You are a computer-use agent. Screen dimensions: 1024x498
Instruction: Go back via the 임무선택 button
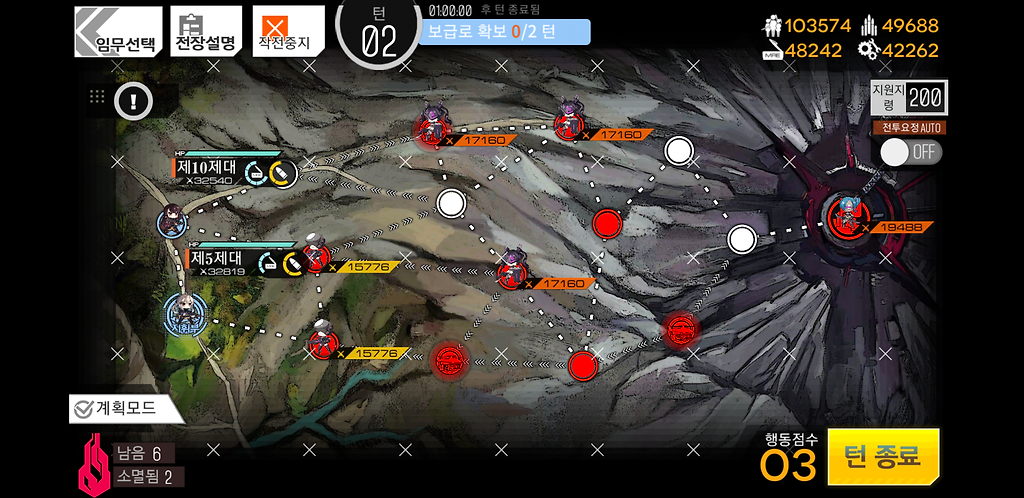118,32
